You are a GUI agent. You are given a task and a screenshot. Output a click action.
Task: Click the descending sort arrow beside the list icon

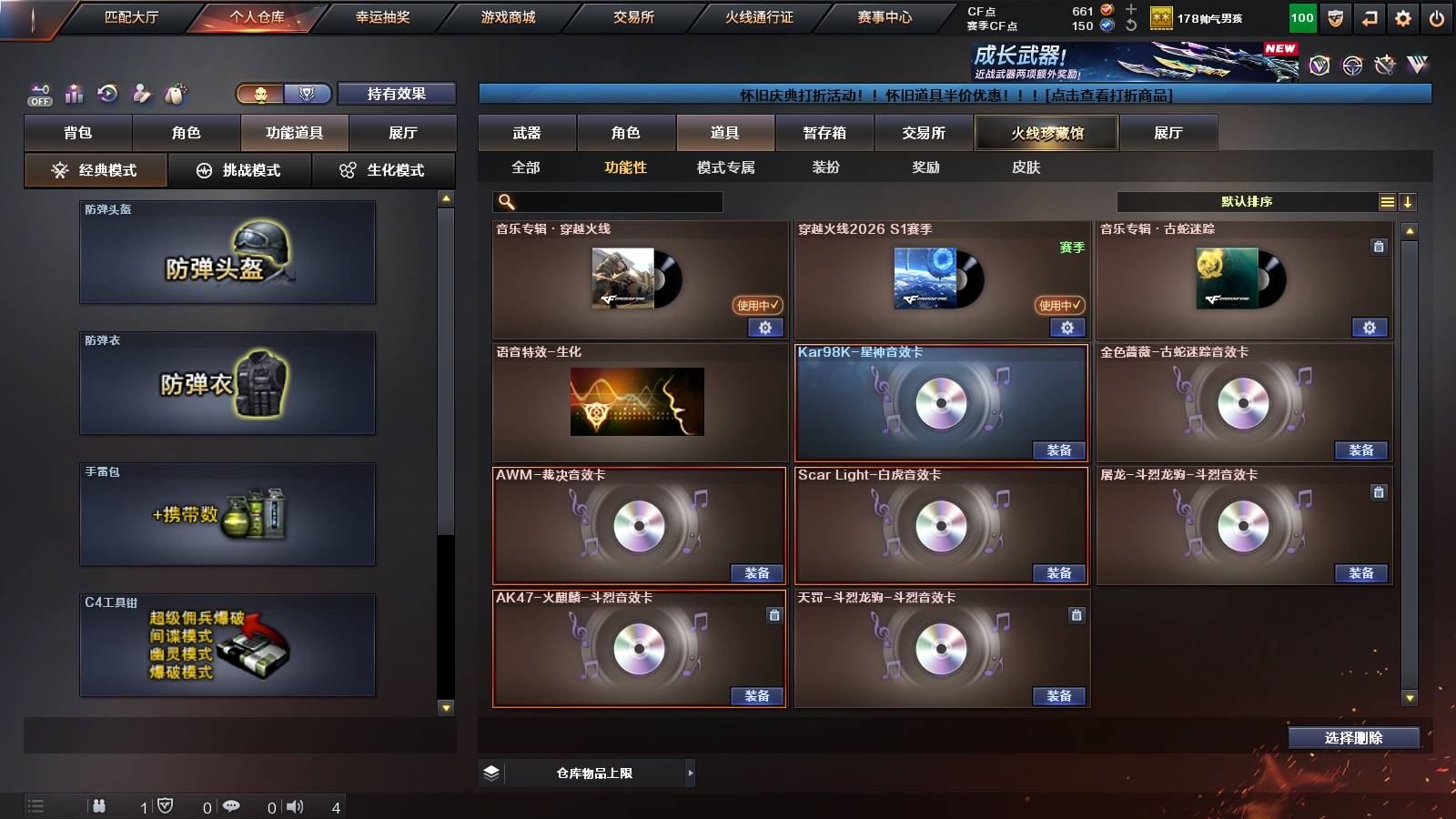1409,201
